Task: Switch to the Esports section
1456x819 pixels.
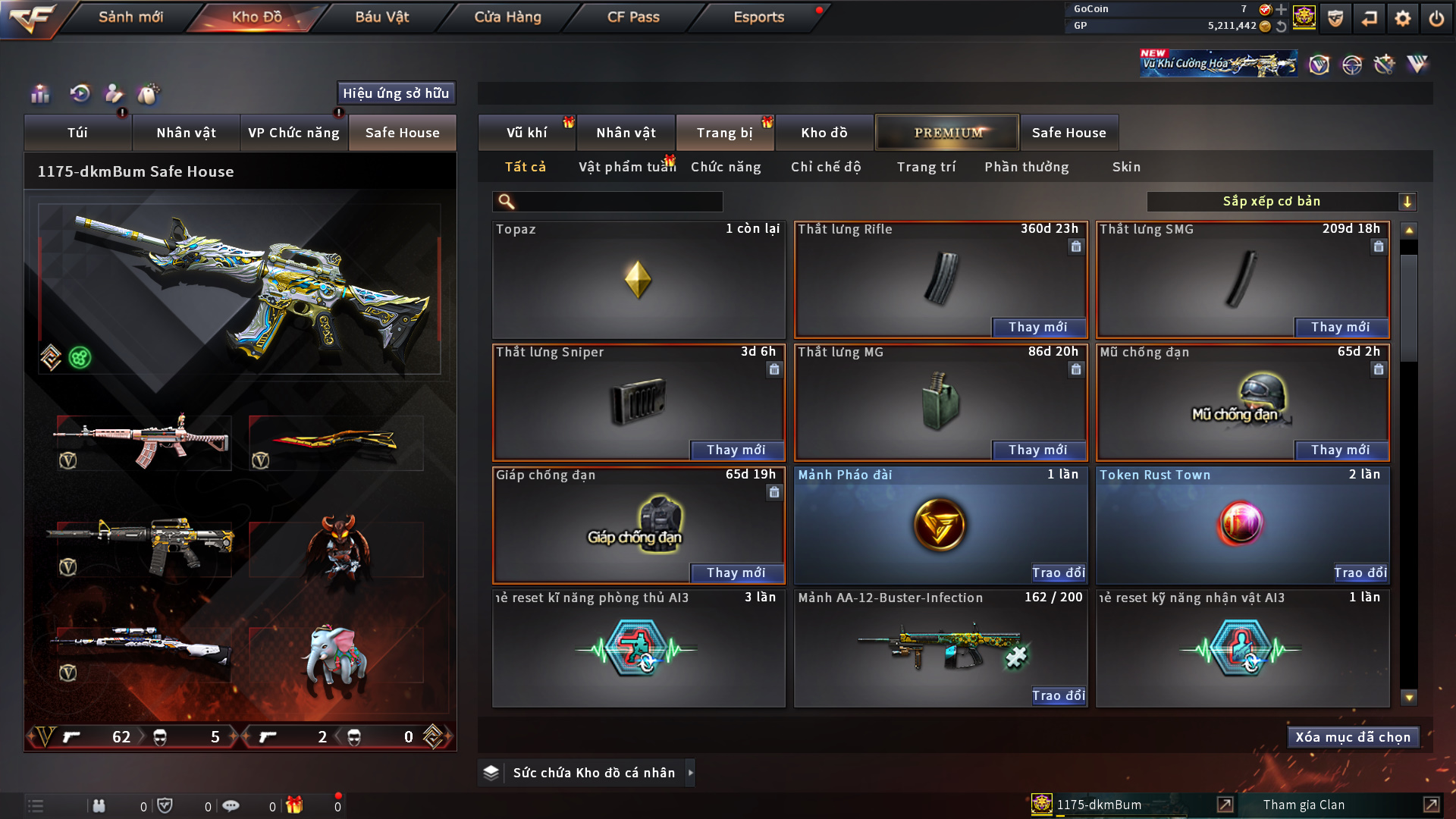Action: (758, 17)
